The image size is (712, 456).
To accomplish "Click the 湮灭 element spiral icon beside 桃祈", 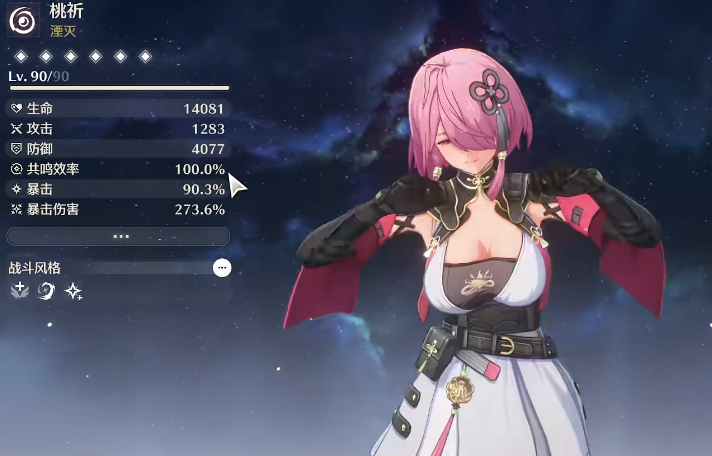I will (23, 20).
